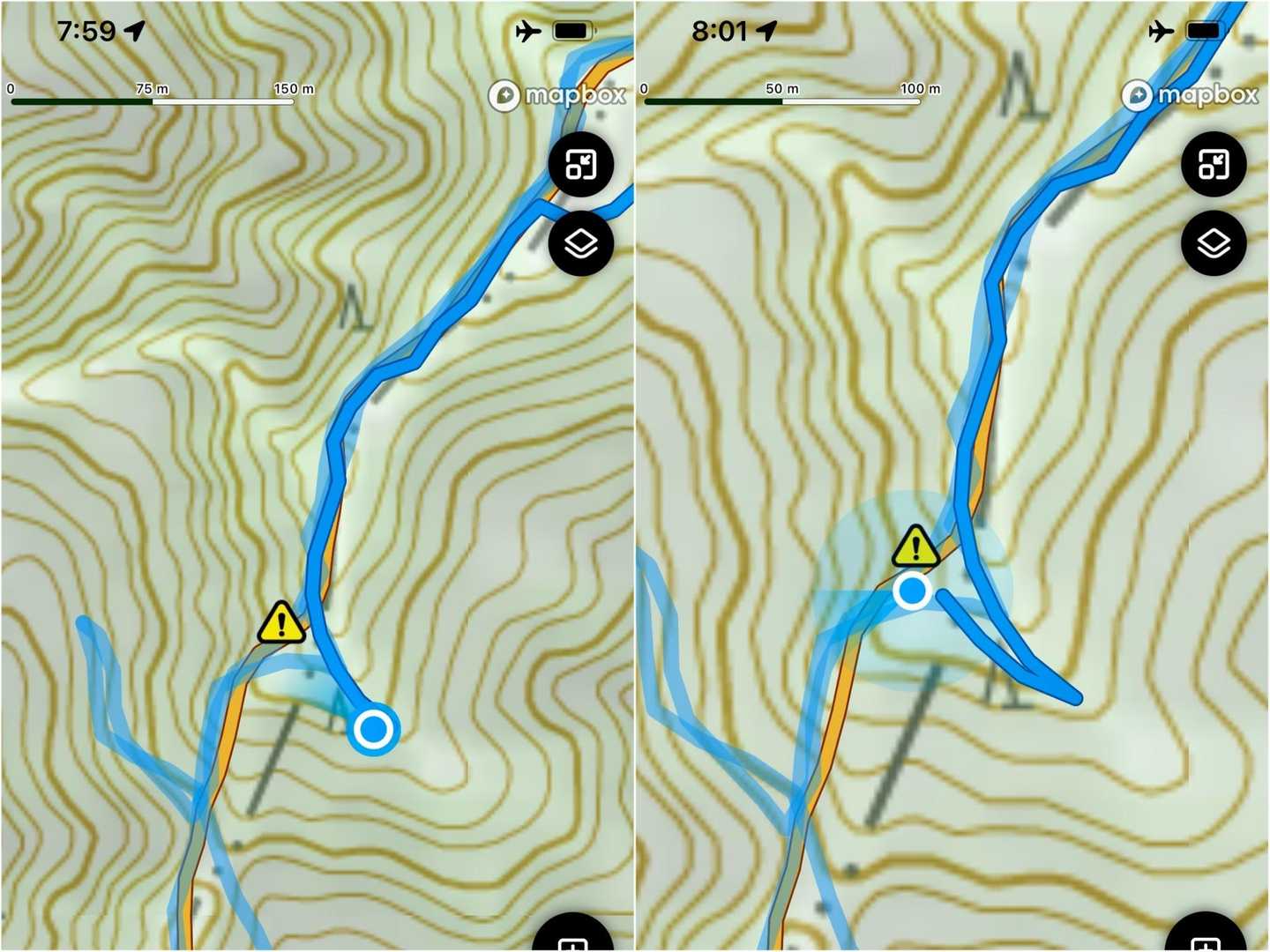Open the Mapbox logo in the 7:59 panel
1270x952 pixels.
(557, 95)
